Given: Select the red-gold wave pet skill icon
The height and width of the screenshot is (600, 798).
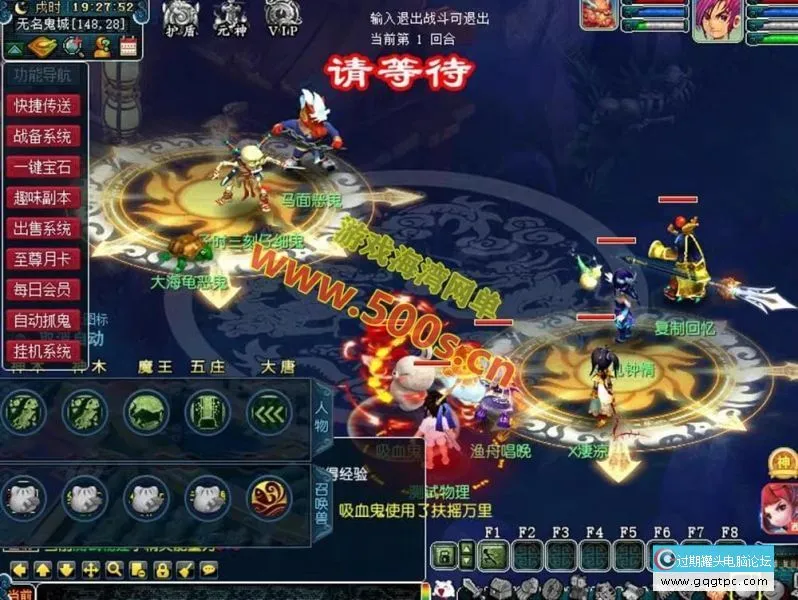Looking at the screenshot, I should 270,496.
